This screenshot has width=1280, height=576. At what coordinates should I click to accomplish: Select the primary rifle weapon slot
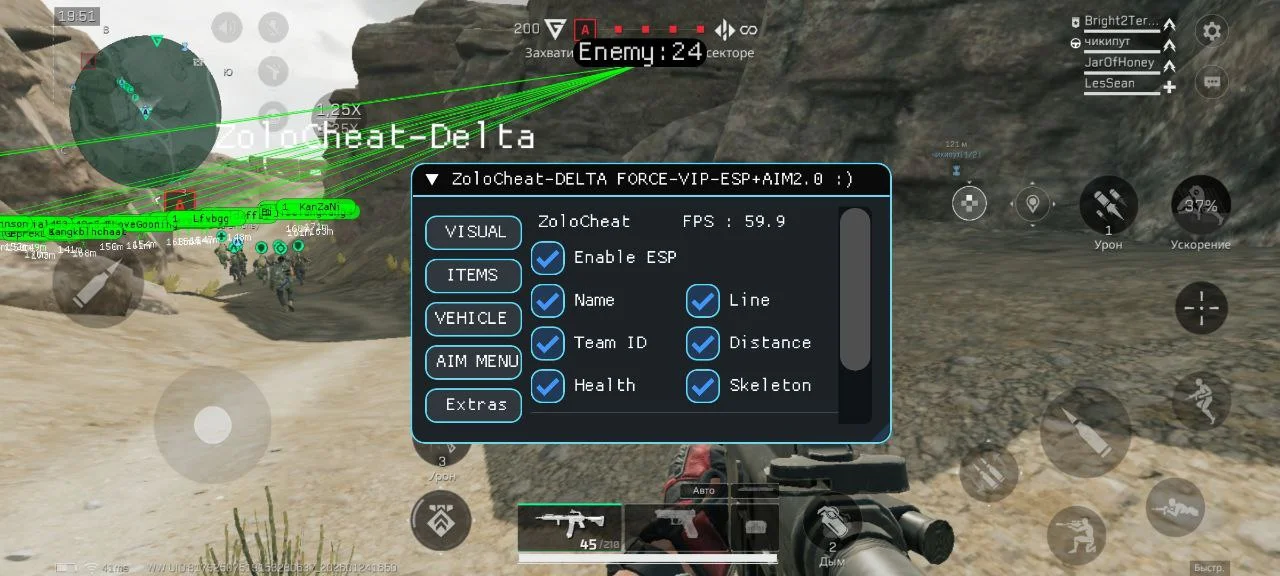570,526
